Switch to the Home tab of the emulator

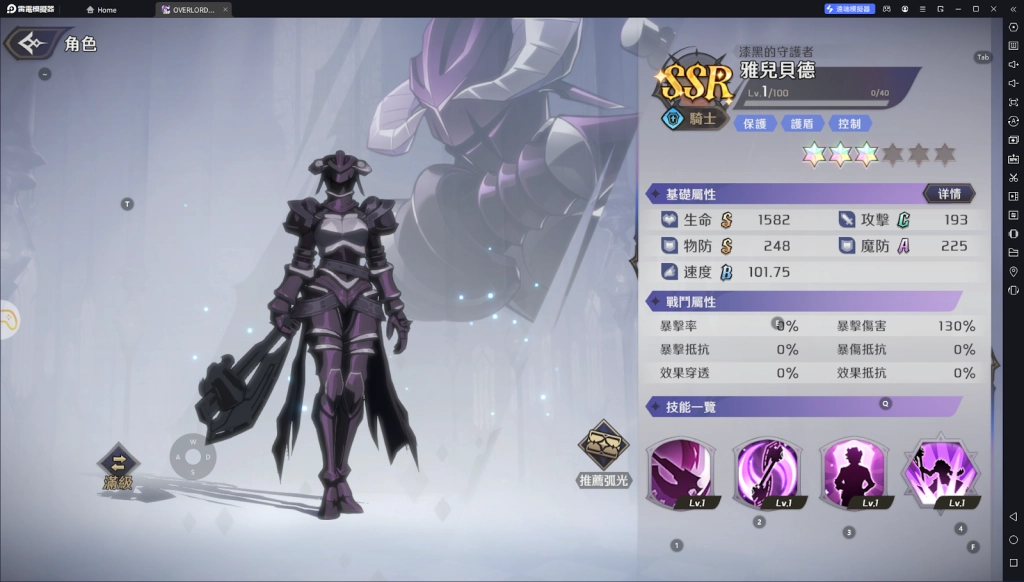click(x=102, y=10)
